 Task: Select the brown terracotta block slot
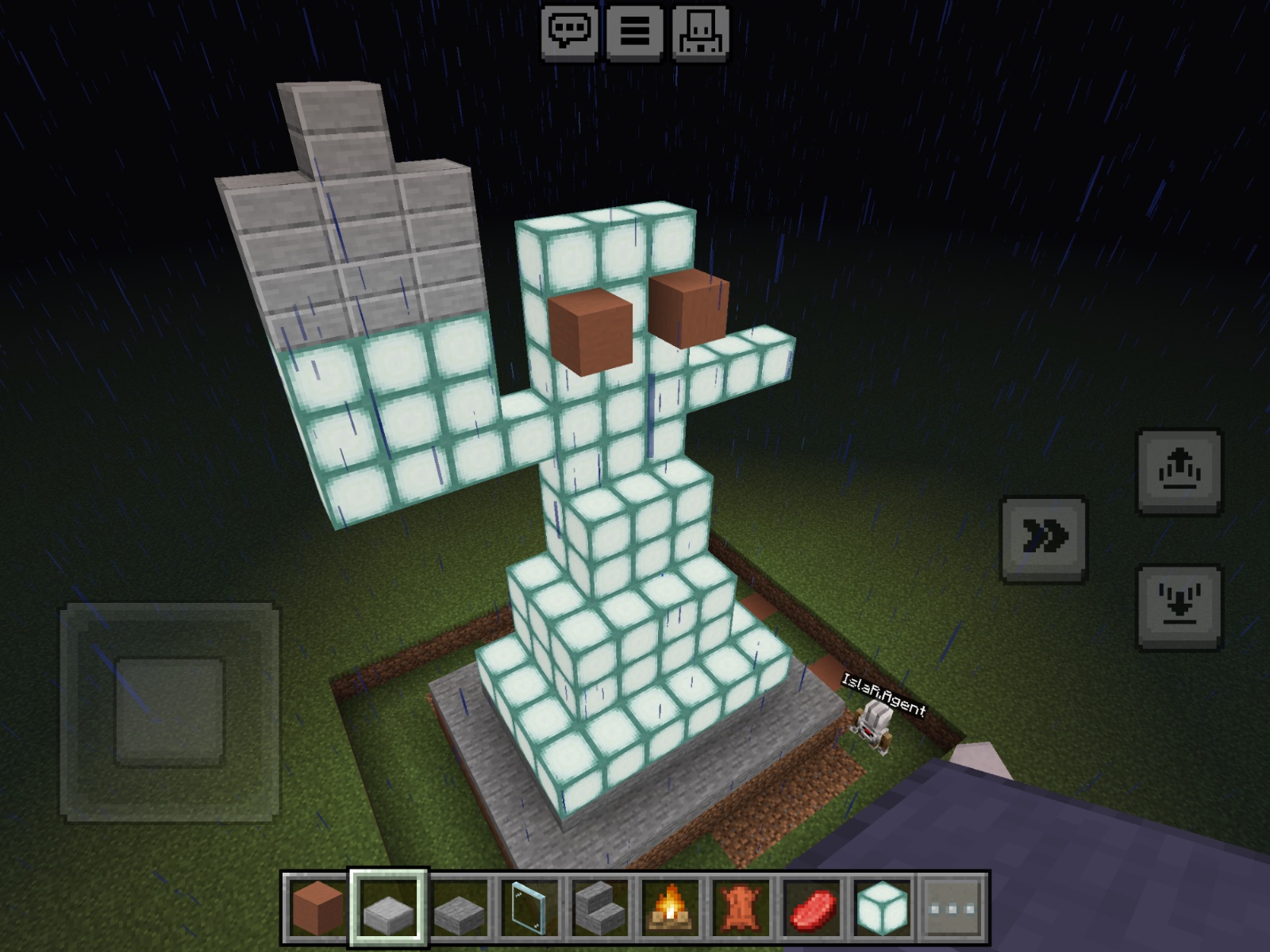[x=317, y=908]
